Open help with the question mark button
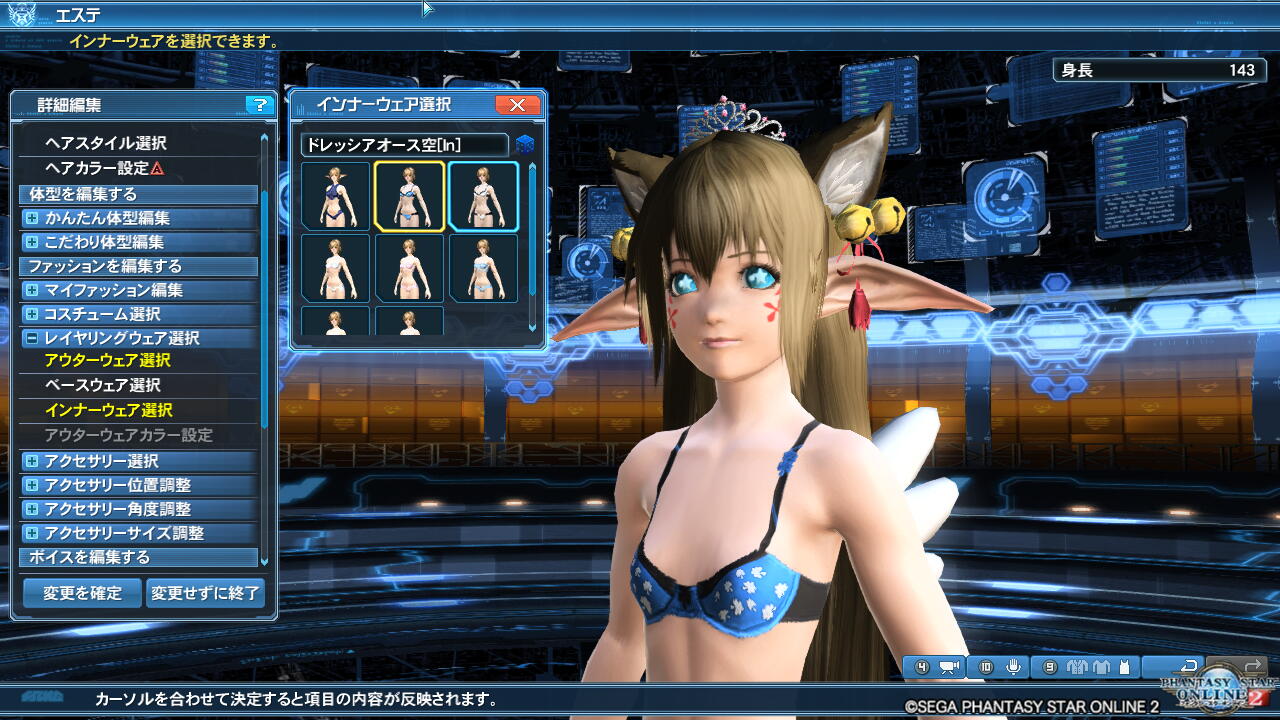1280x720 pixels. (x=259, y=105)
